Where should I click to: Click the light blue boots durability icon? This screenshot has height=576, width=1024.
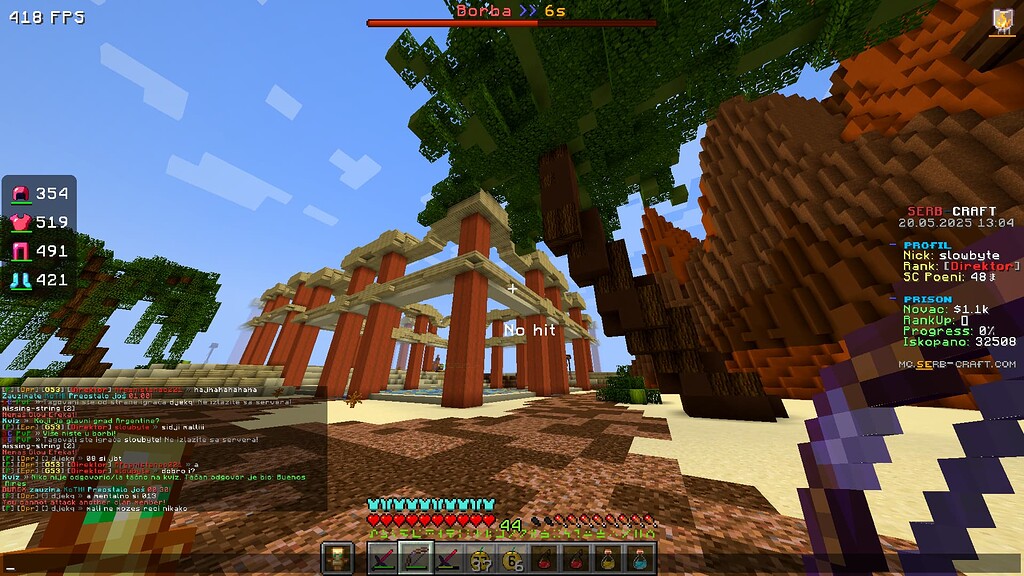tap(21, 280)
